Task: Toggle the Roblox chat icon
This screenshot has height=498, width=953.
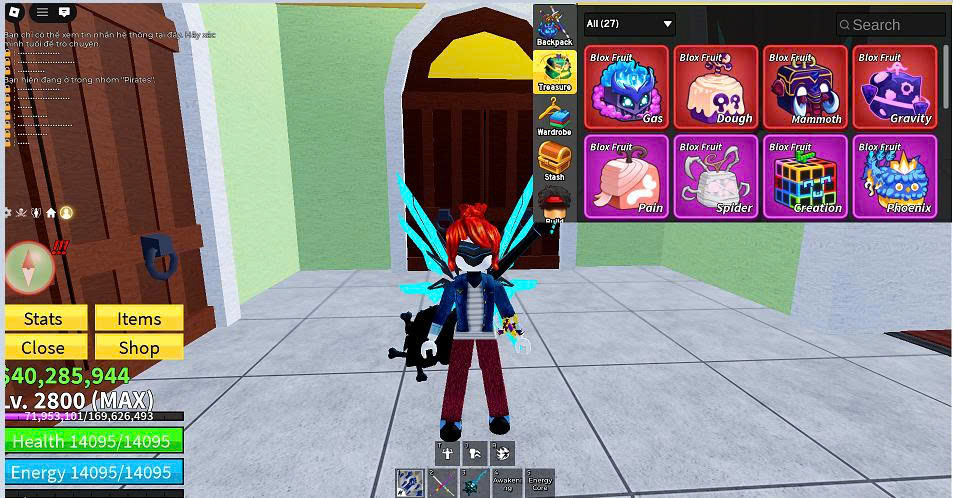Action: coord(64,12)
